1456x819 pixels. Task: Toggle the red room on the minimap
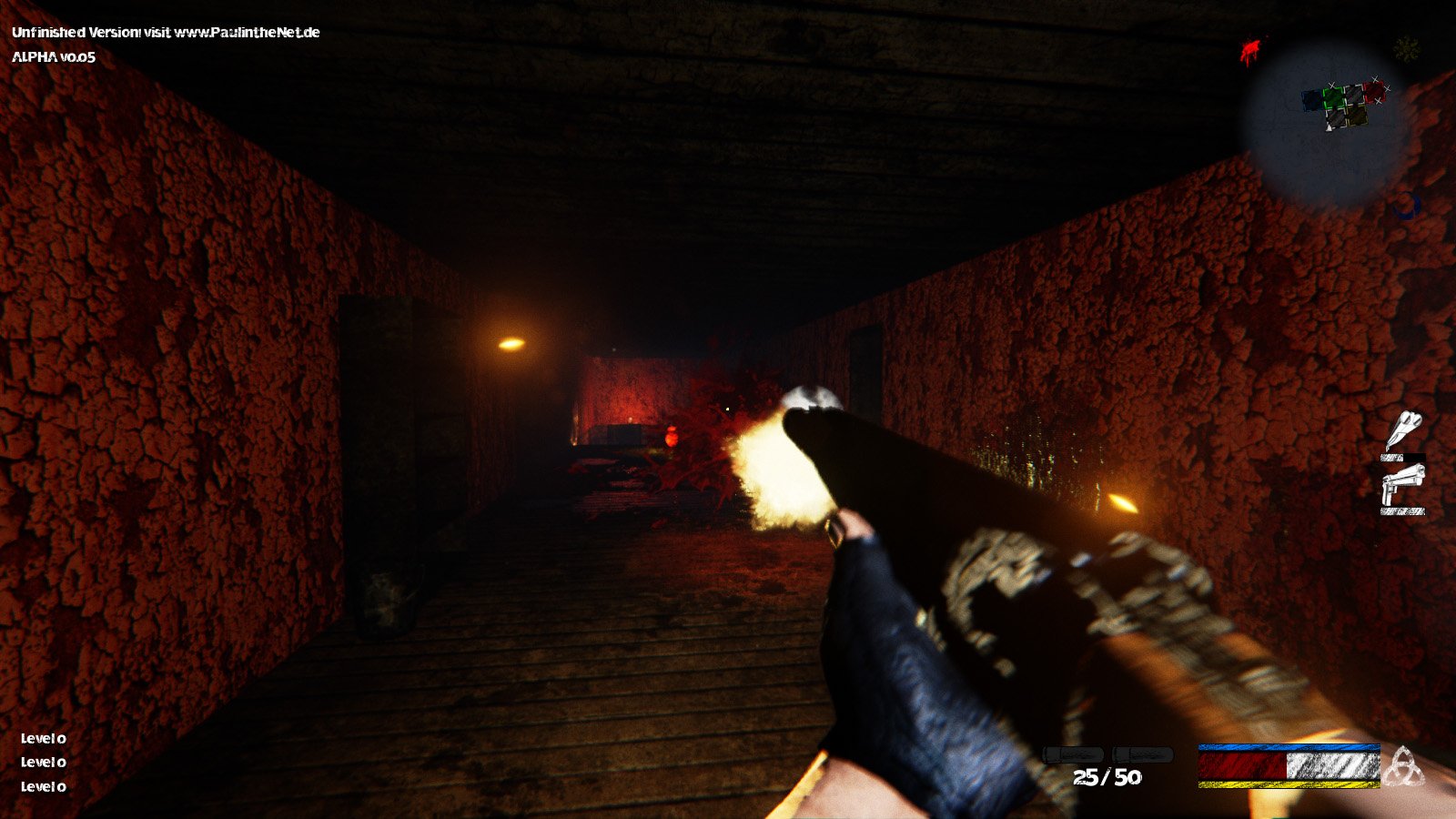pos(1376,91)
